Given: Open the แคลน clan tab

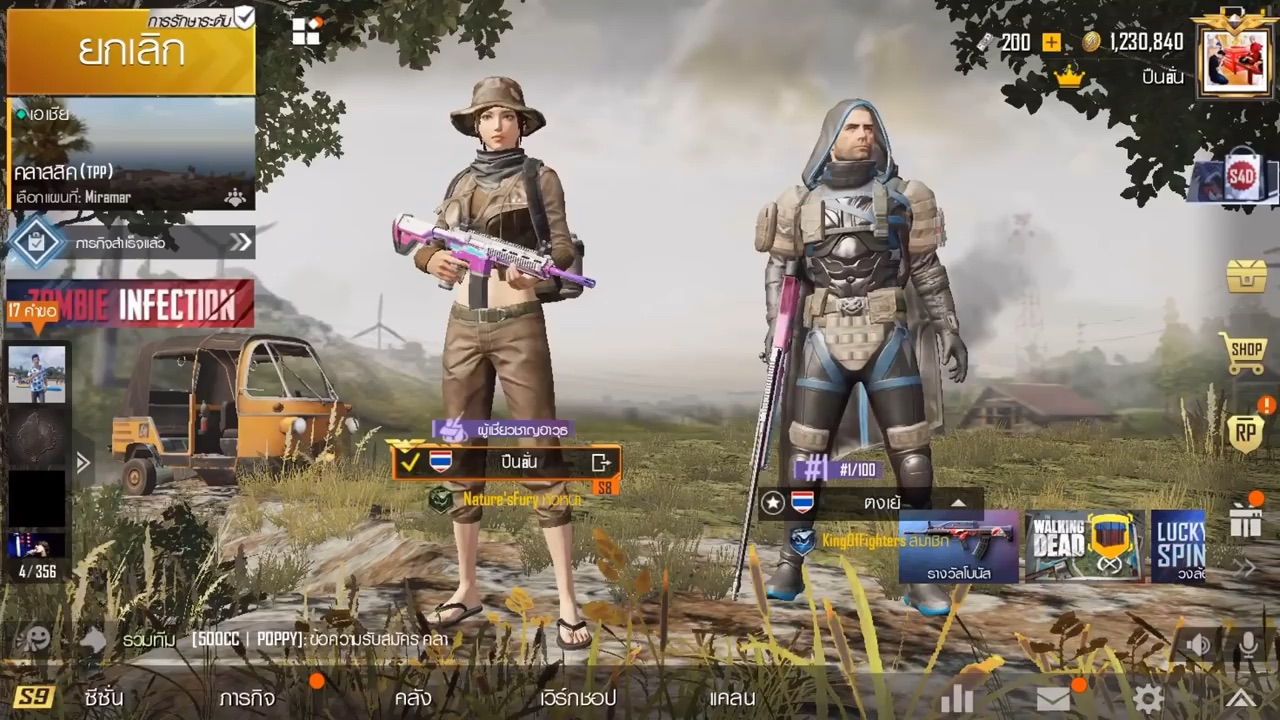Looking at the screenshot, I should click(x=732, y=698).
